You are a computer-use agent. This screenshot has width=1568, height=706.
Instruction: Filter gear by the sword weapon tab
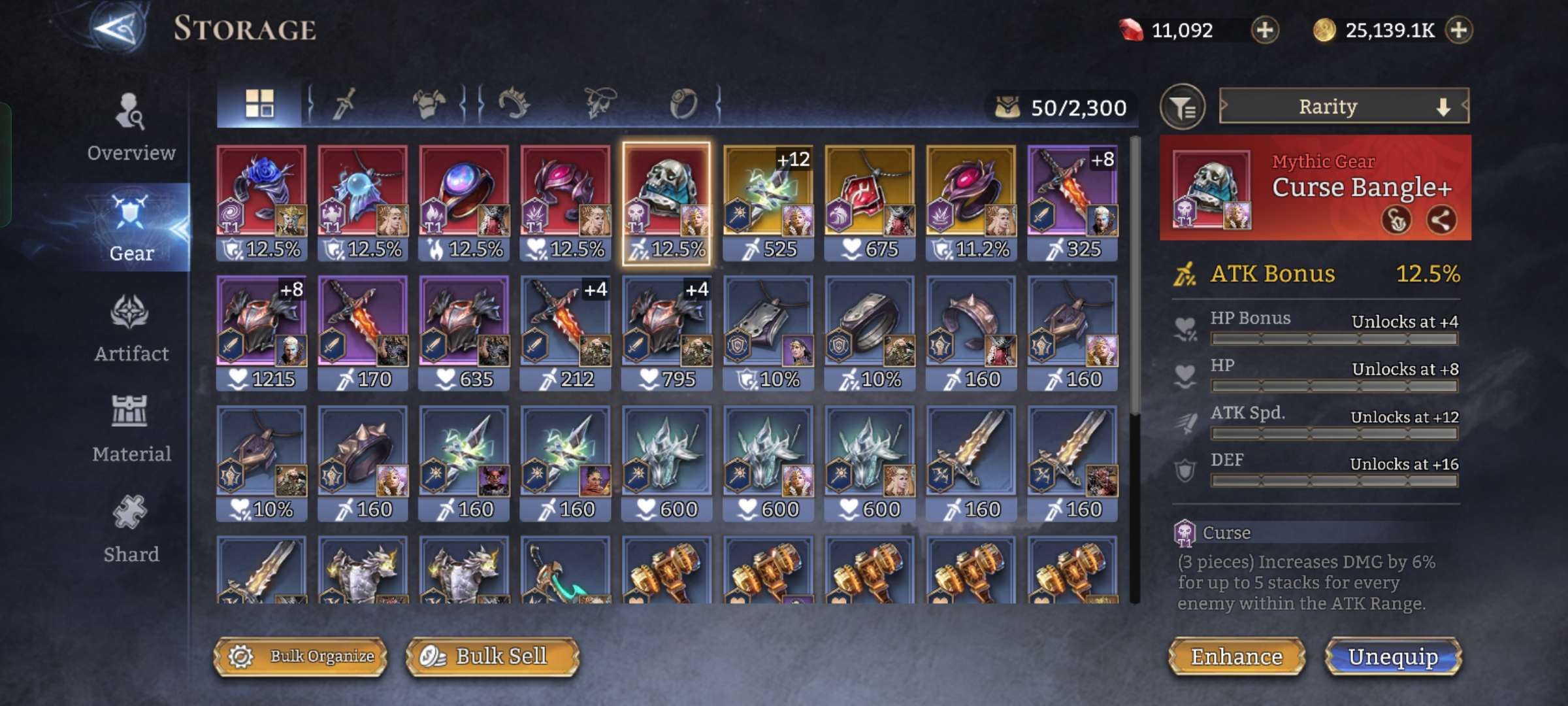coord(344,104)
